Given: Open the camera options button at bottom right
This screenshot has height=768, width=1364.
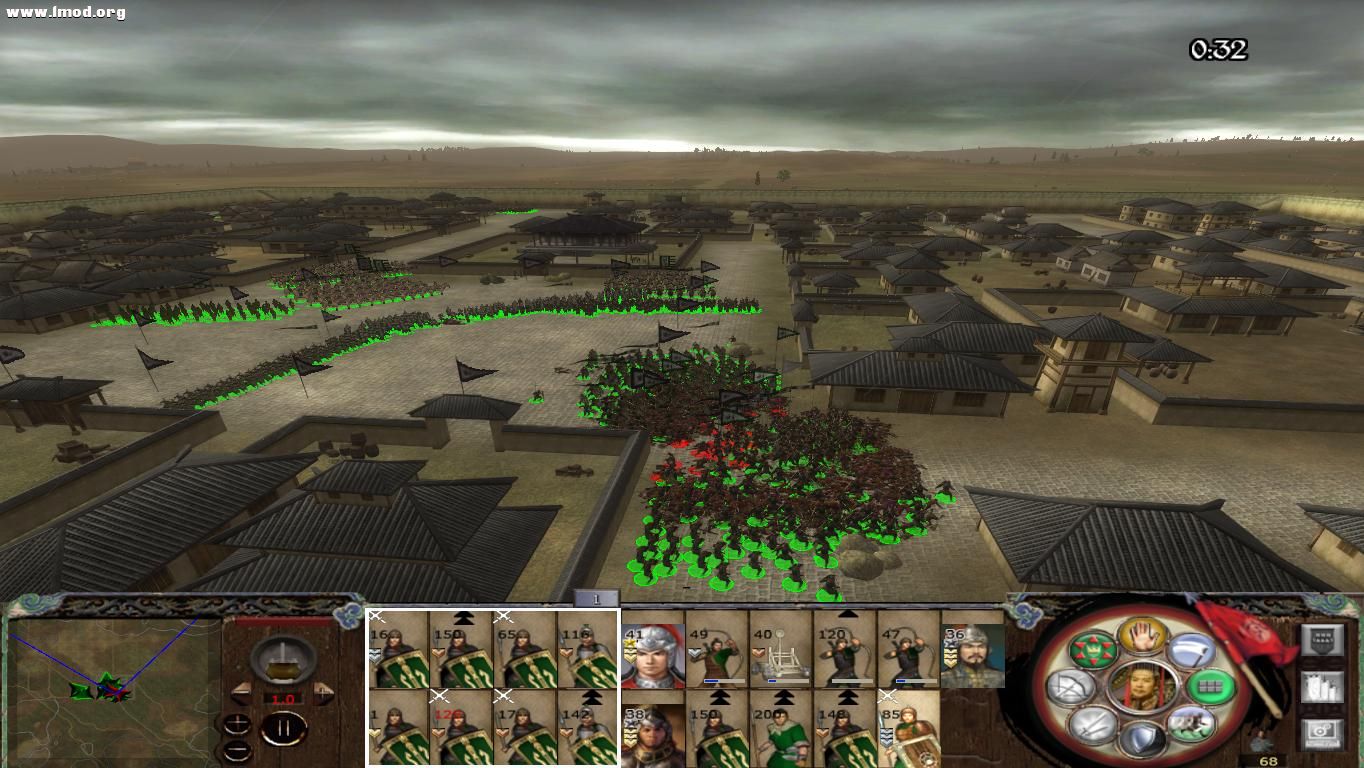Looking at the screenshot, I should [1322, 732].
